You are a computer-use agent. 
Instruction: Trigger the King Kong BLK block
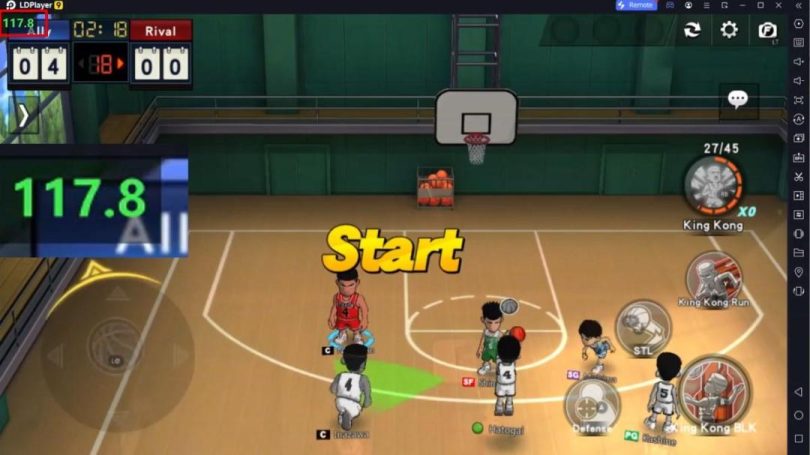[713, 392]
